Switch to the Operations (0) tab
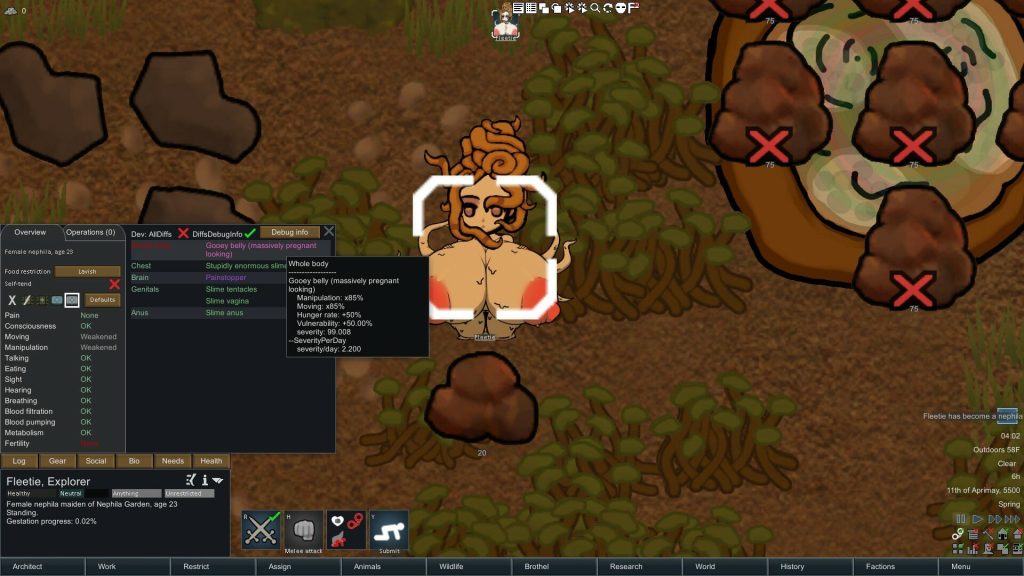This screenshot has height=576, width=1024. (91, 232)
